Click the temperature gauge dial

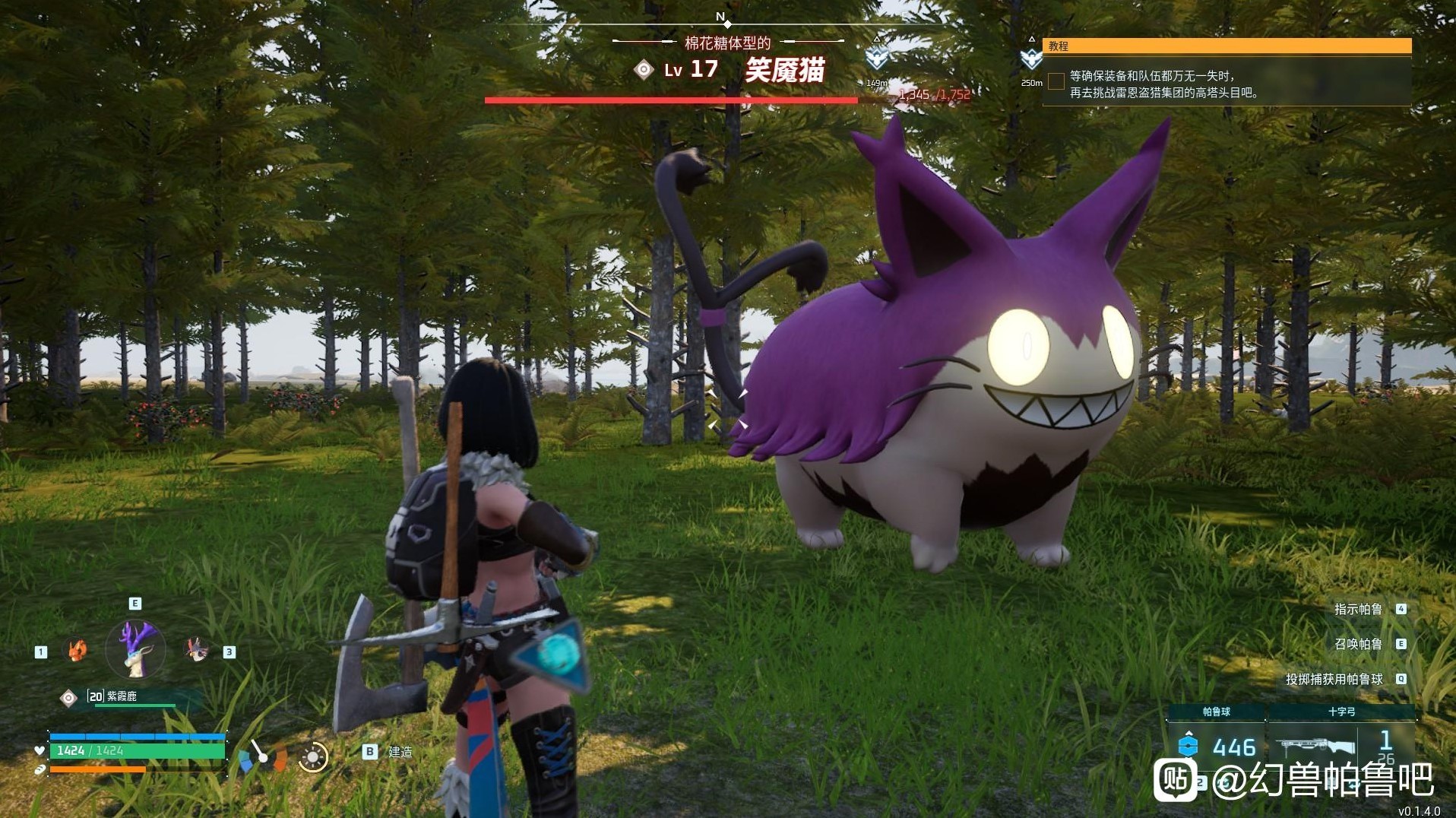click(x=261, y=755)
